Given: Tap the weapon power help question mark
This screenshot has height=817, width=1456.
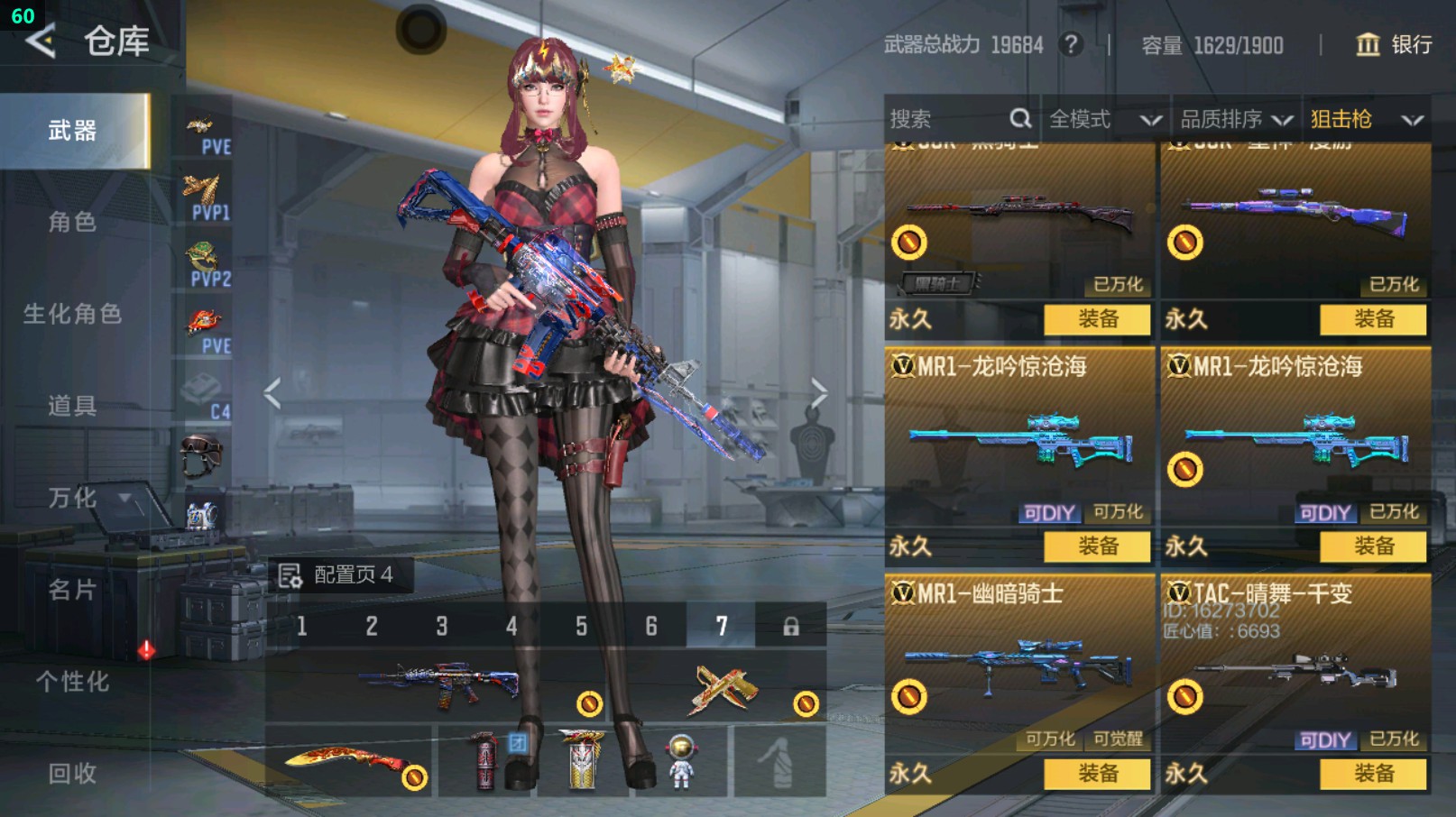Looking at the screenshot, I should pos(1071,44).
